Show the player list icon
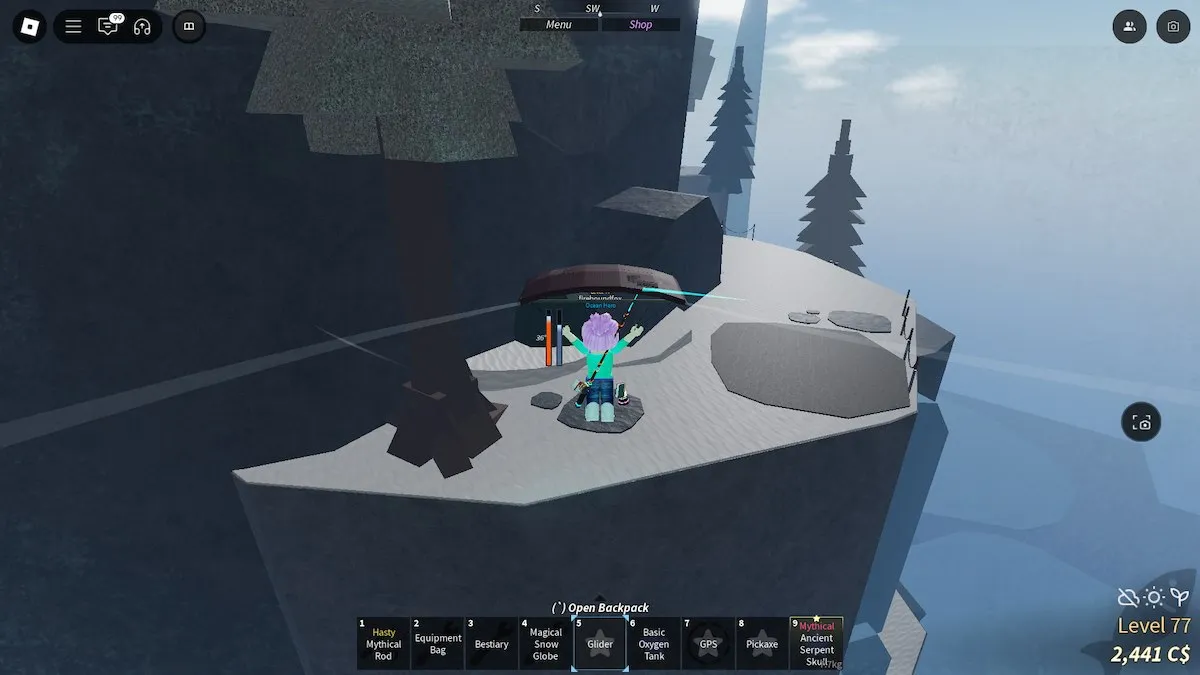Viewport: 1200px width, 675px height. pyautogui.click(x=1129, y=27)
